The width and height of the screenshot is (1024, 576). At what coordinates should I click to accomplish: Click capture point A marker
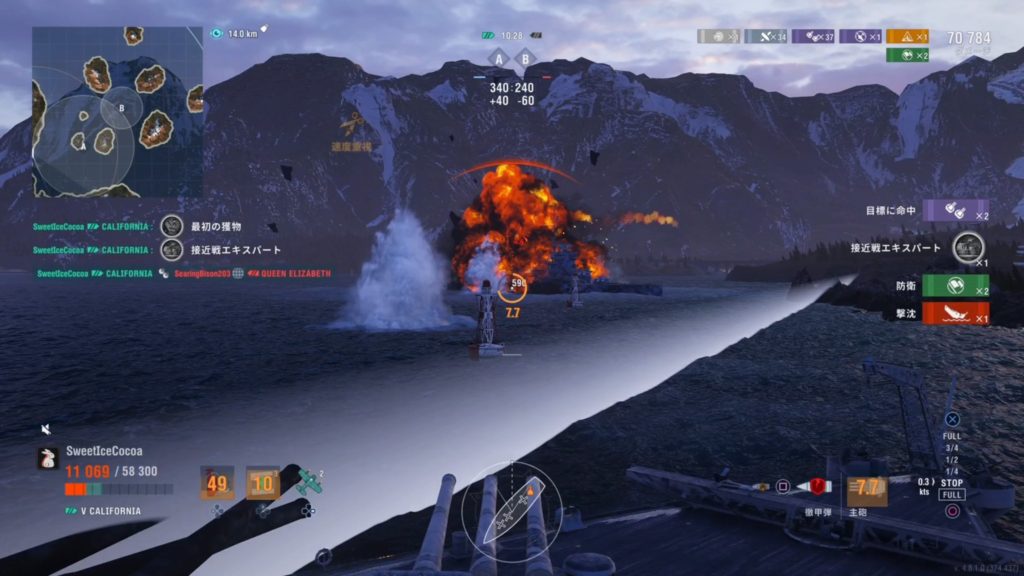click(x=498, y=59)
